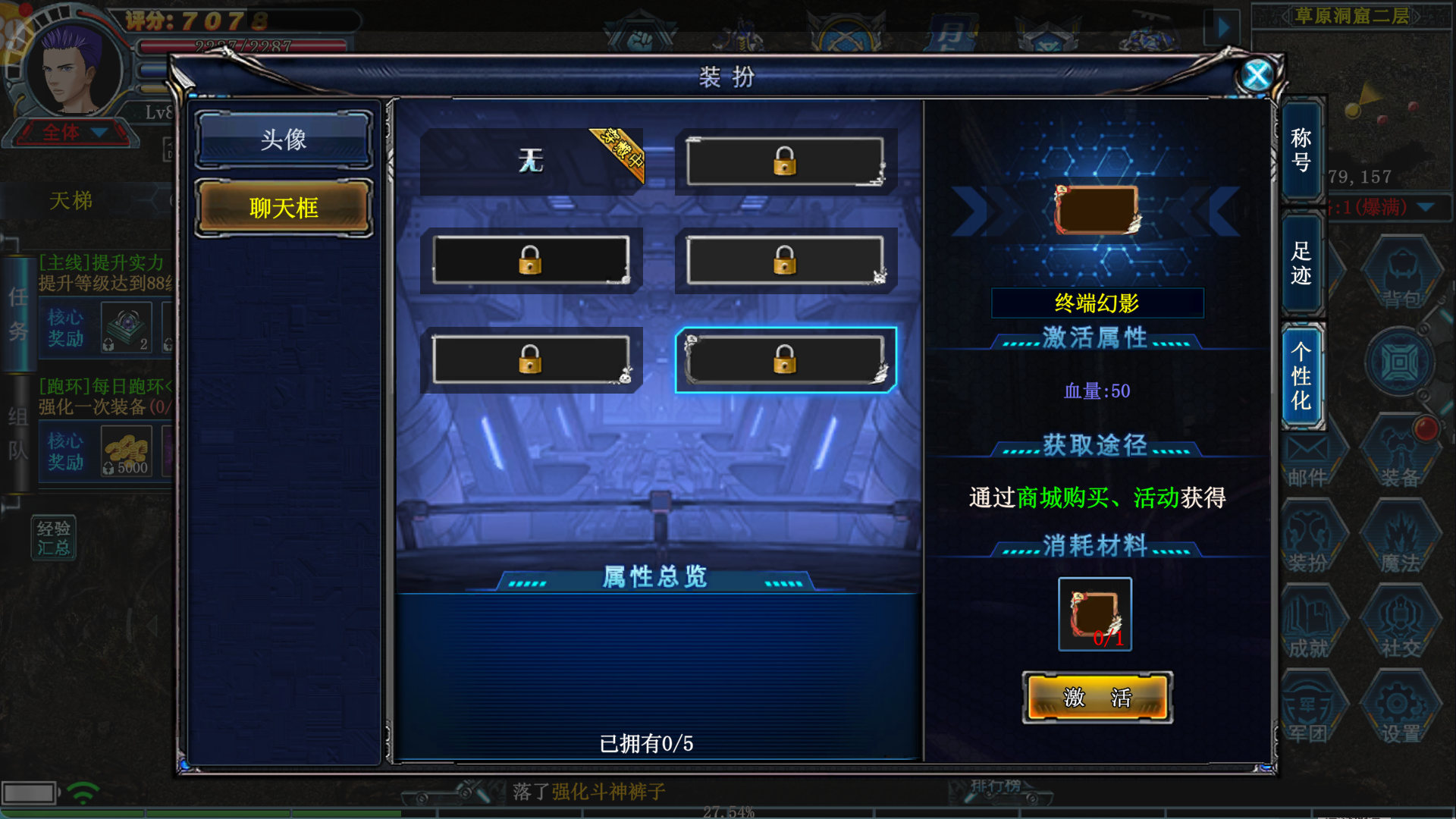
Task: Open the 经验汇总 experience summary button
Action: click(53, 538)
